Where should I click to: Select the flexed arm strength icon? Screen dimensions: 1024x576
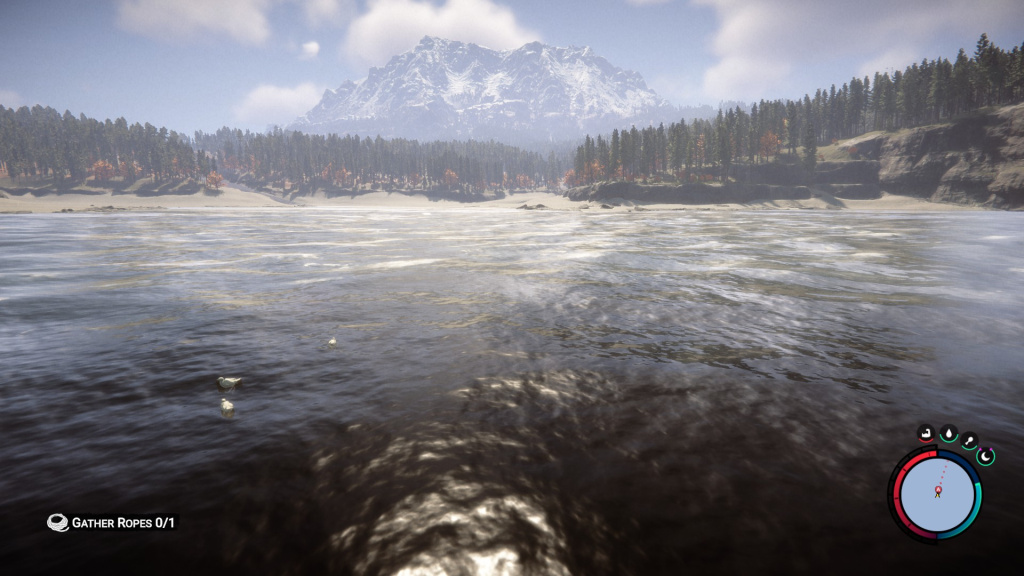pyautogui.click(x=926, y=434)
